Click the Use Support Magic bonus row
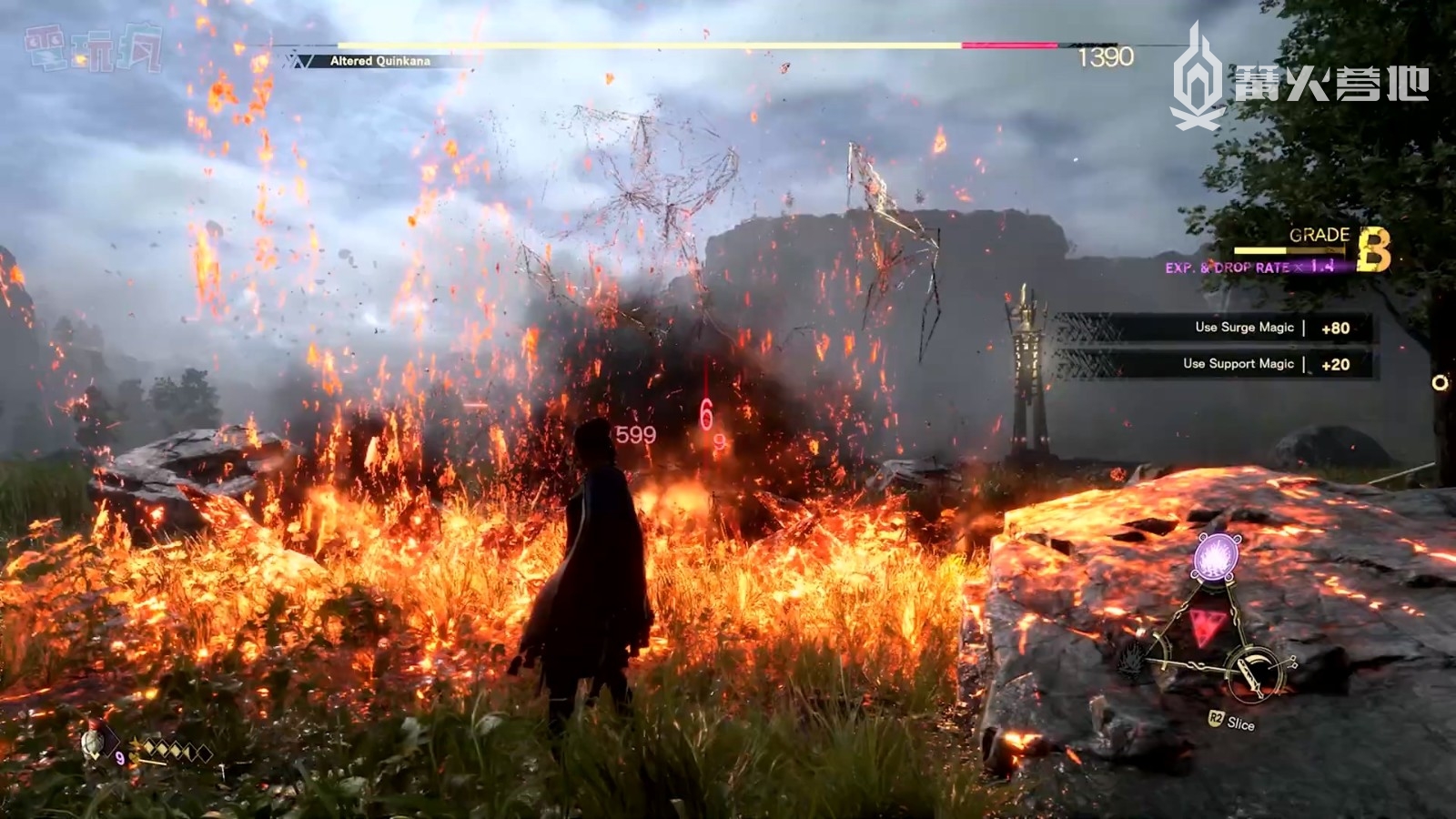This screenshot has height=819, width=1456. [x=1215, y=364]
